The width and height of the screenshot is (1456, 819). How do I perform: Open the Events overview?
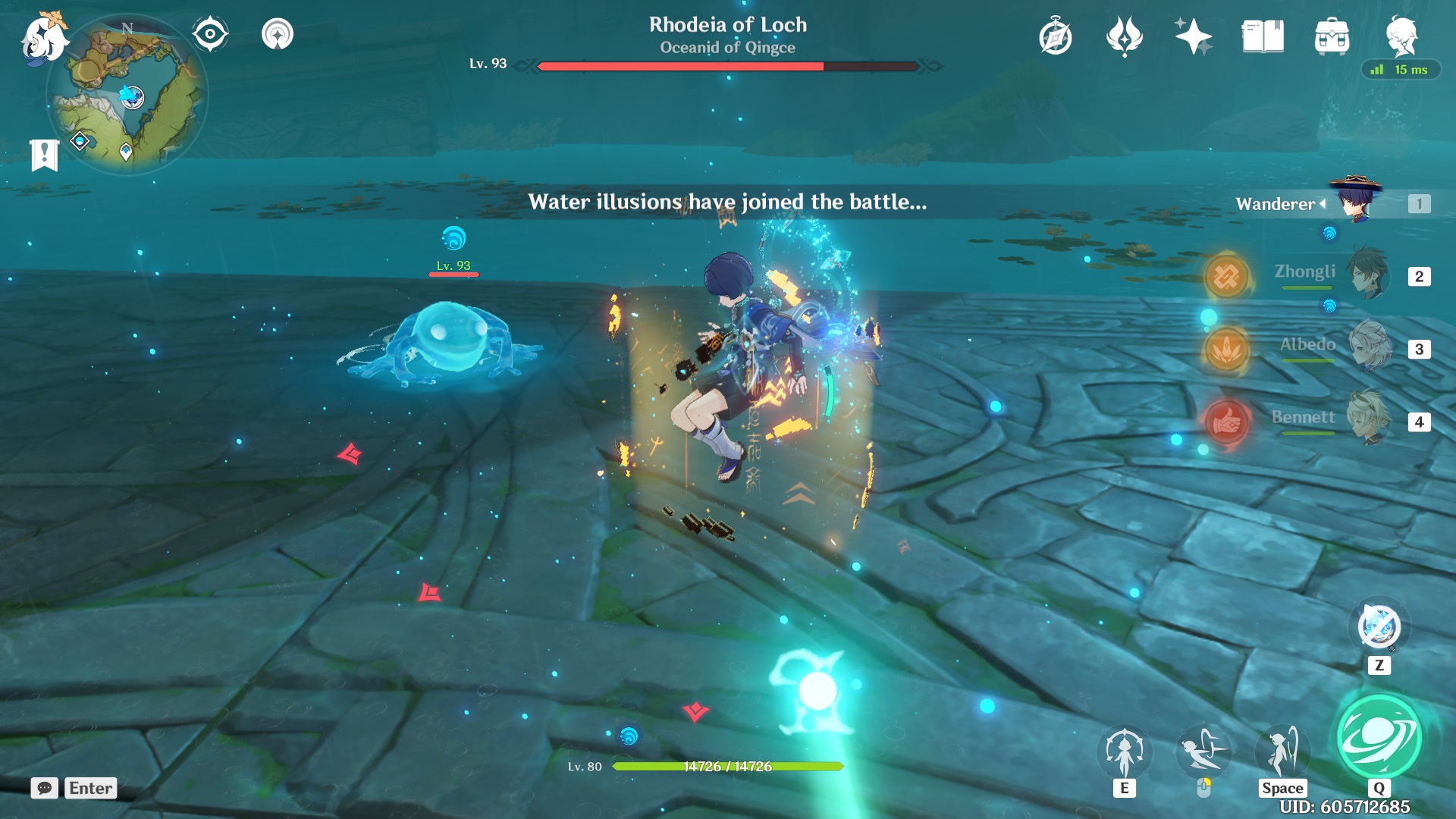pos(1193,36)
